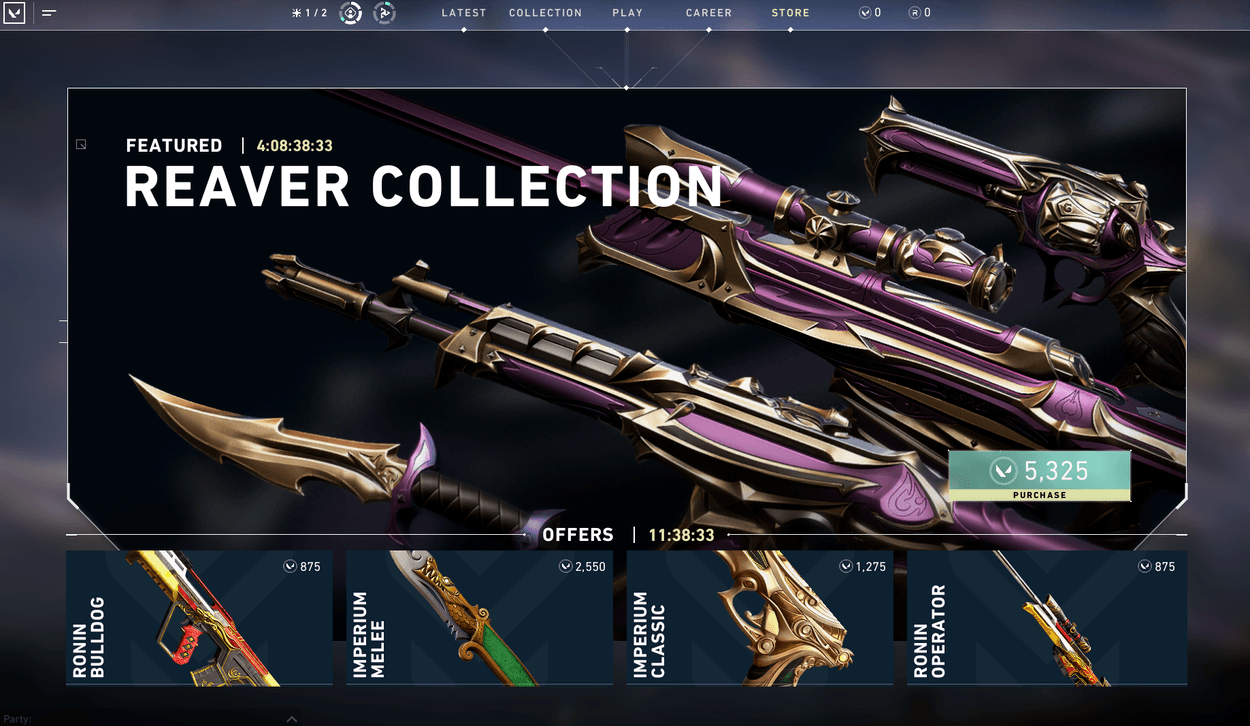This screenshot has height=726, width=1250.
Task: Purchase the Reaver Collection for 5,325
Action: (x=1039, y=475)
